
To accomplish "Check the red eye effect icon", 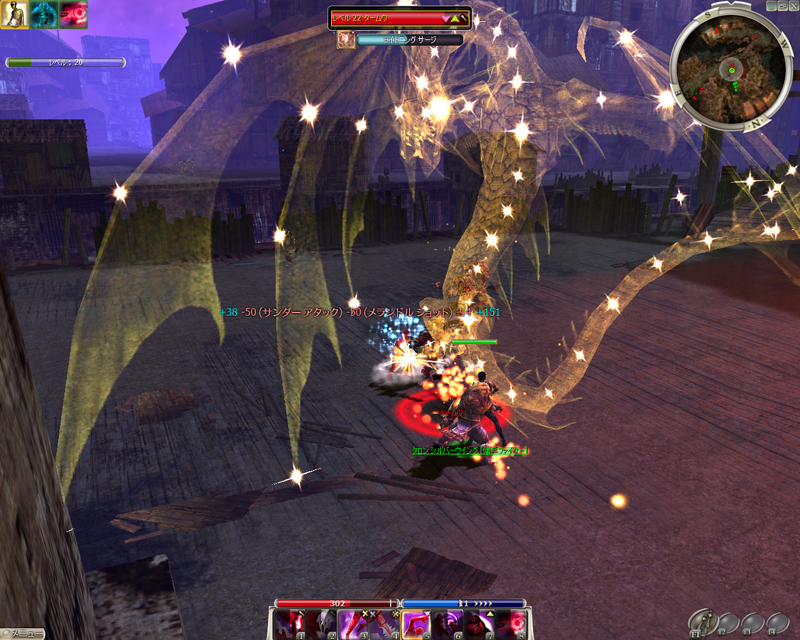I will (73, 14).
